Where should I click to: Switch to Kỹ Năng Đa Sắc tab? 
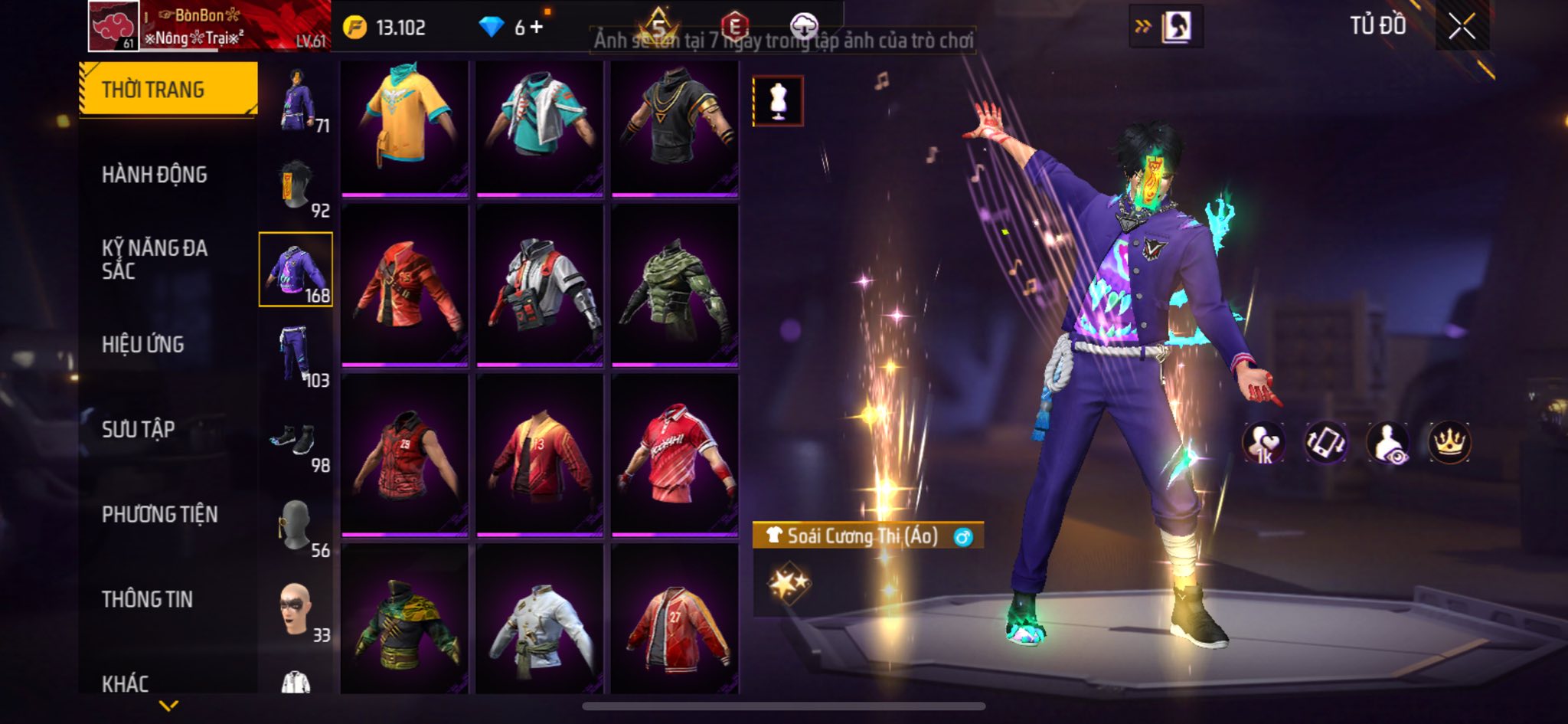pyautogui.click(x=155, y=259)
